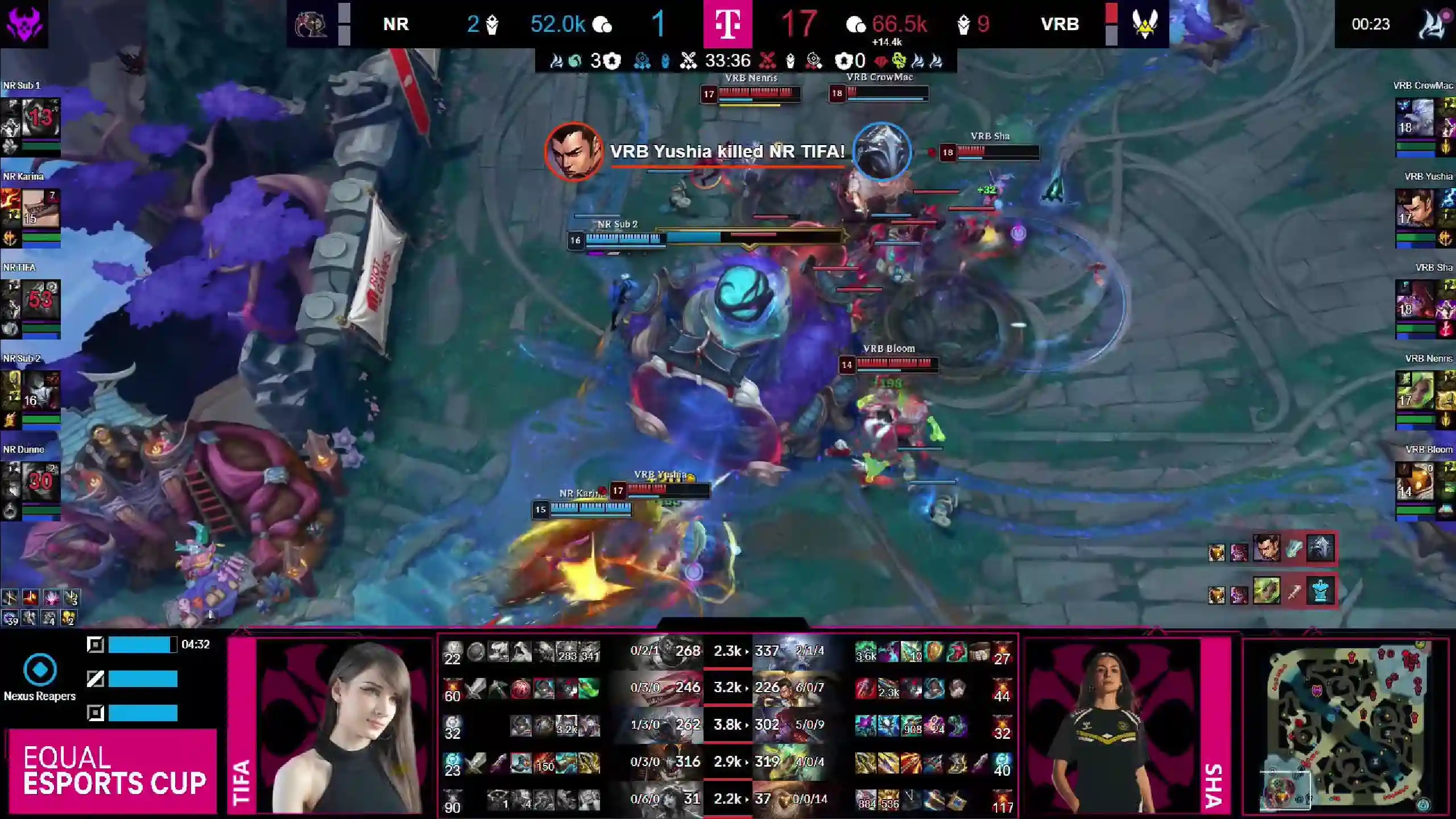Pick NR Dunne's champion portrait

tap(40, 482)
